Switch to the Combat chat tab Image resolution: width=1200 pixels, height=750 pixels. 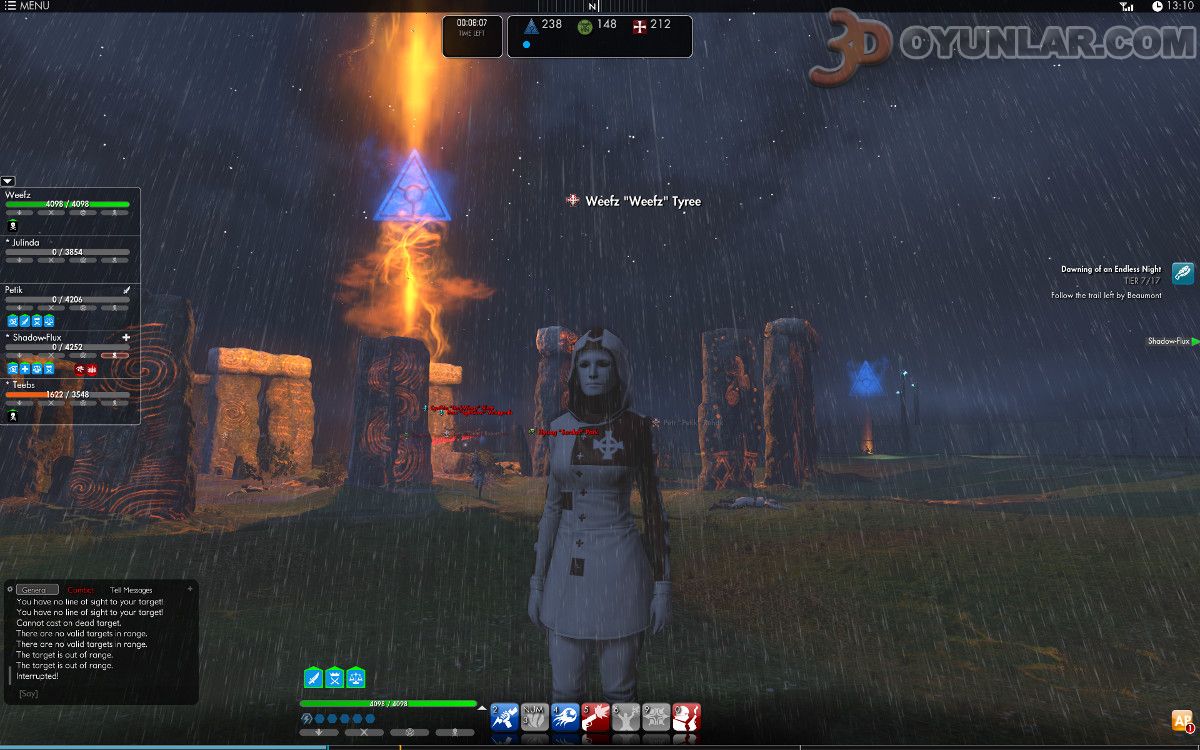point(81,590)
